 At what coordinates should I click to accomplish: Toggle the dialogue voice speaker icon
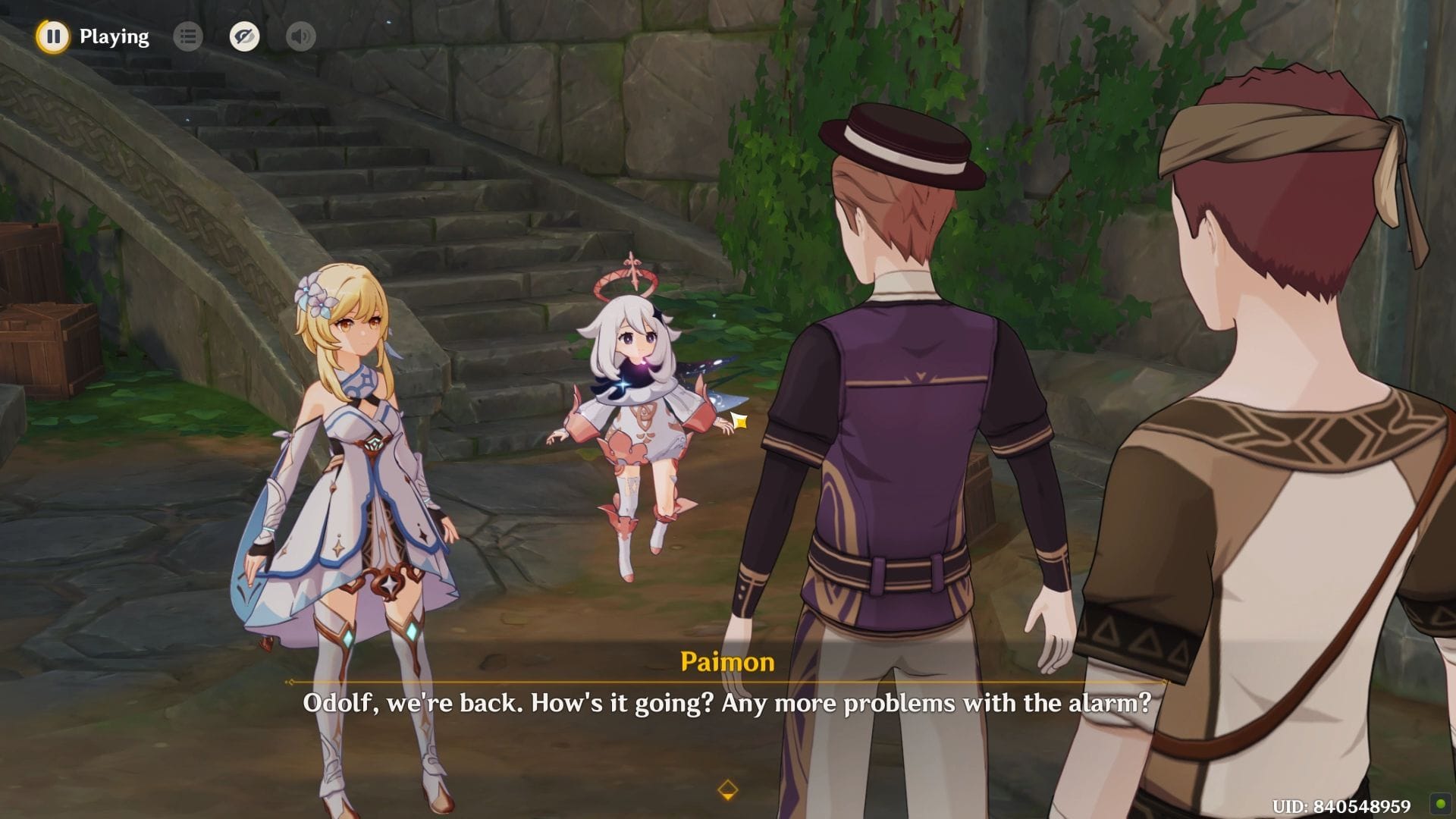point(301,36)
